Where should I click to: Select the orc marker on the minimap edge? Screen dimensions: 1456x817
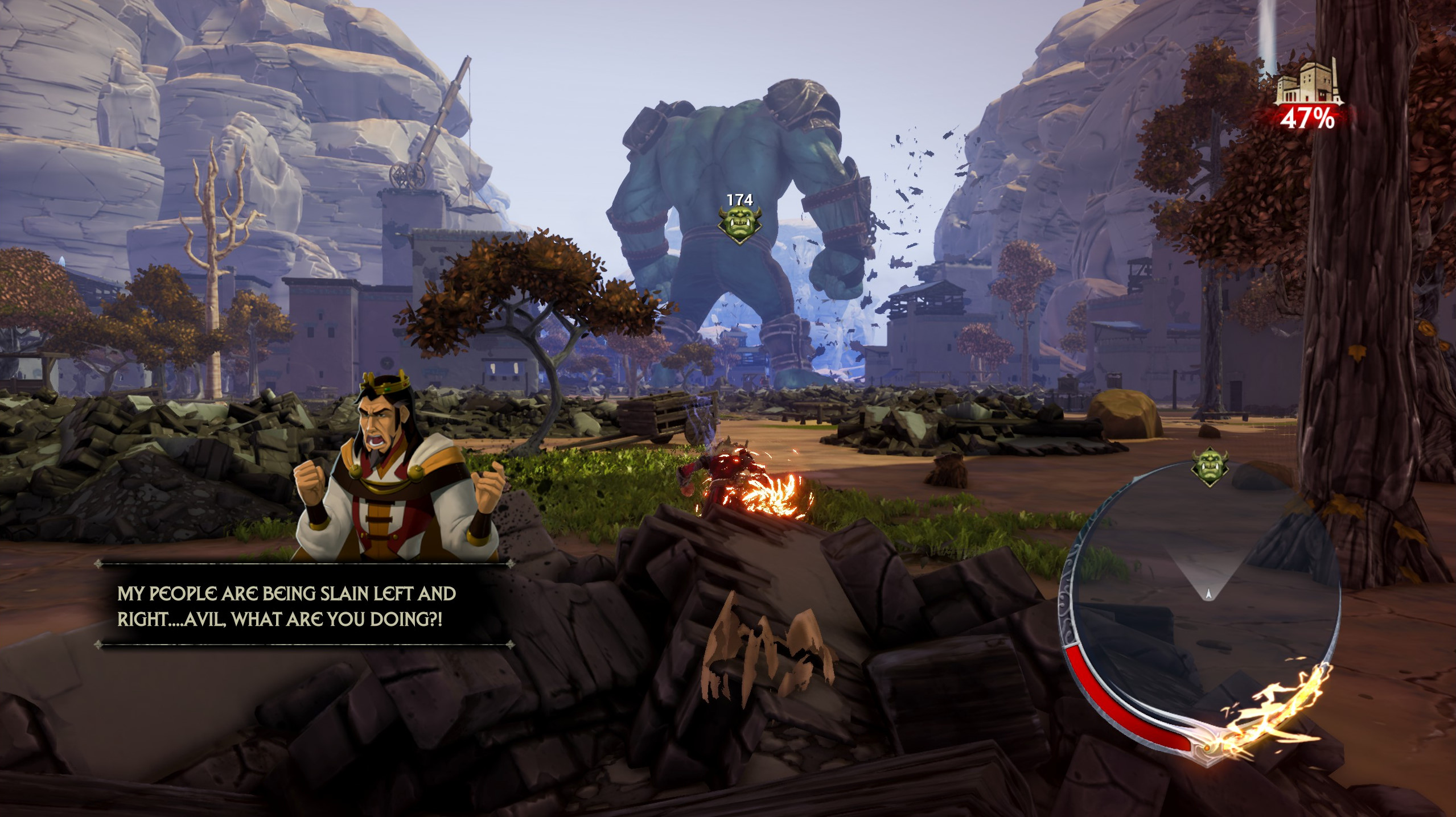pyautogui.click(x=1210, y=467)
